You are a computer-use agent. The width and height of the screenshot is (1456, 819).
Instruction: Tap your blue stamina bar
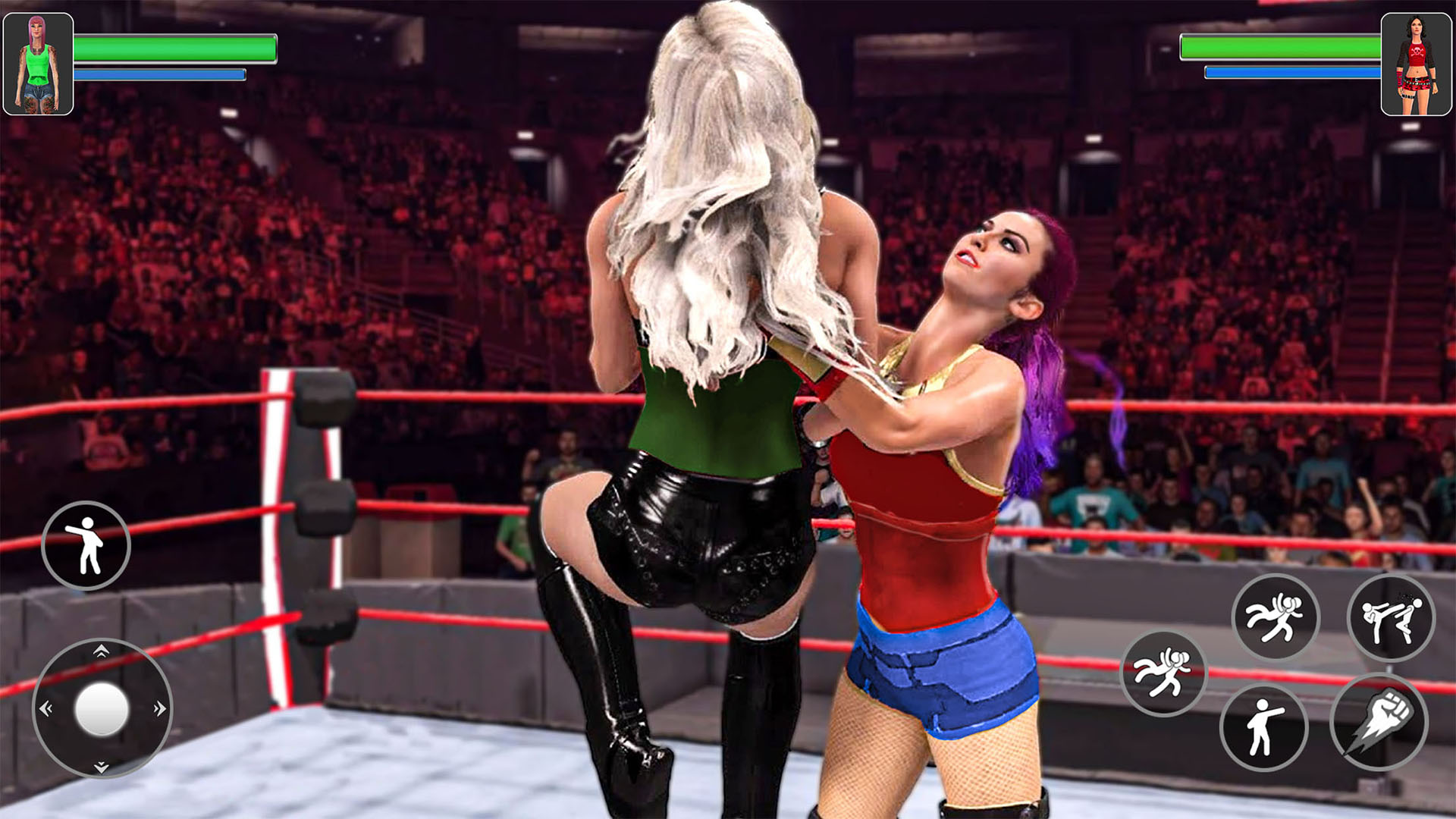[x=159, y=74]
